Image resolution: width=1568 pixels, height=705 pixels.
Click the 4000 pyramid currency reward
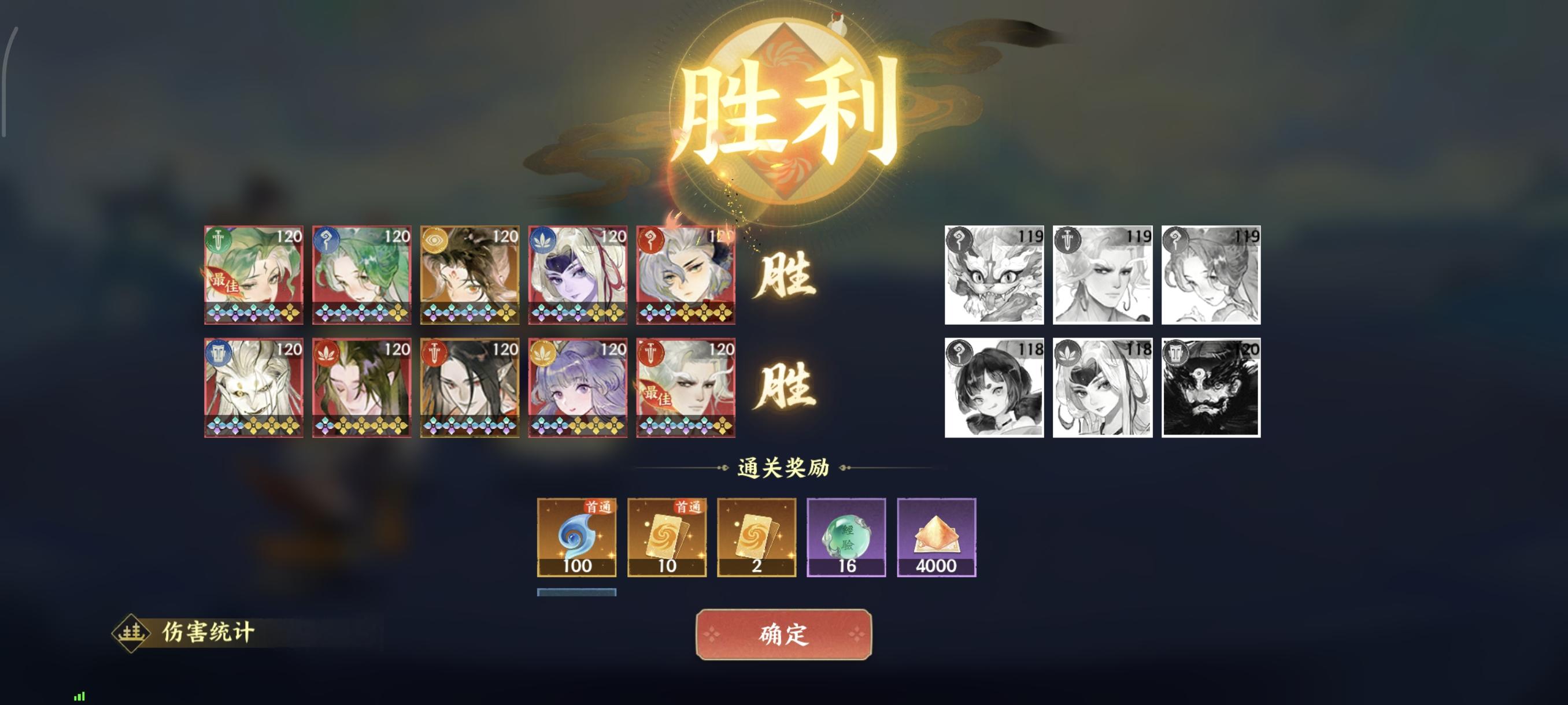click(x=935, y=538)
